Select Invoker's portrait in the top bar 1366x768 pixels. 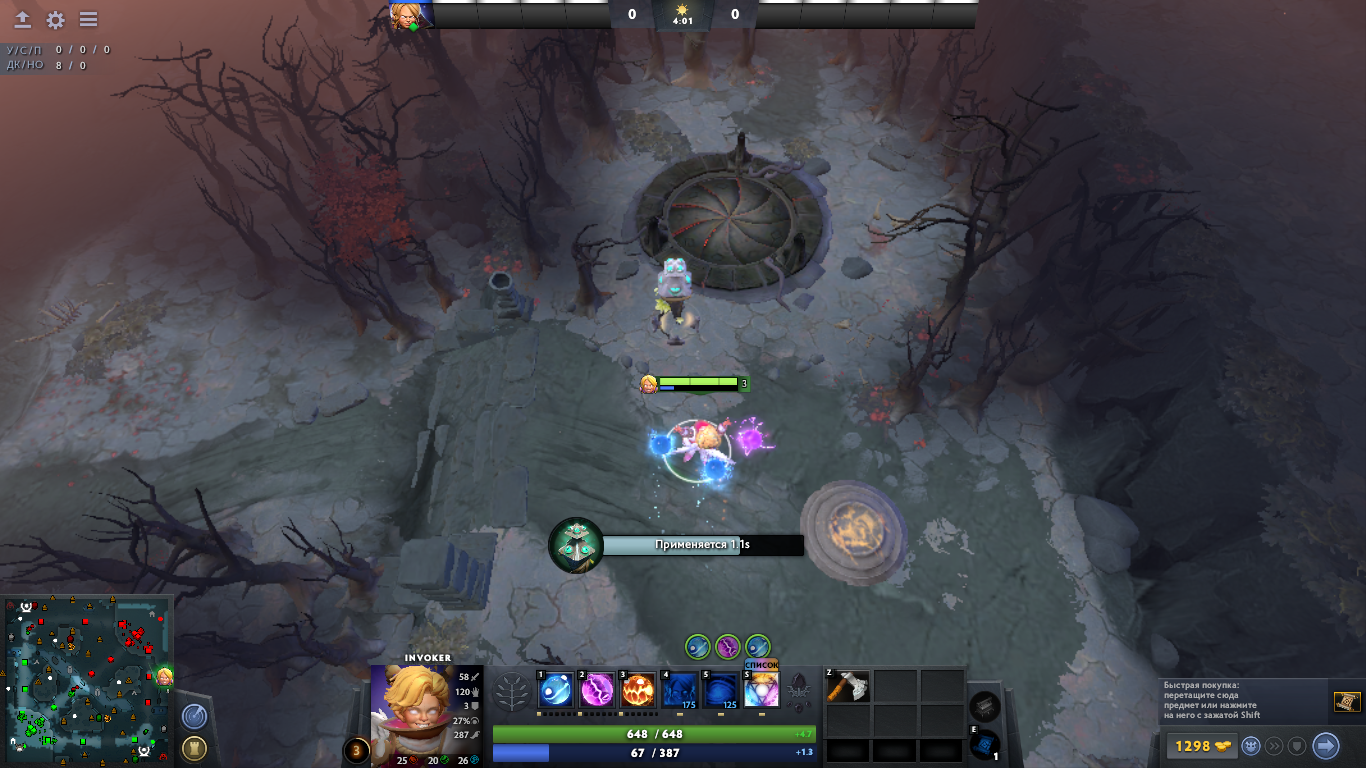click(412, 15)
